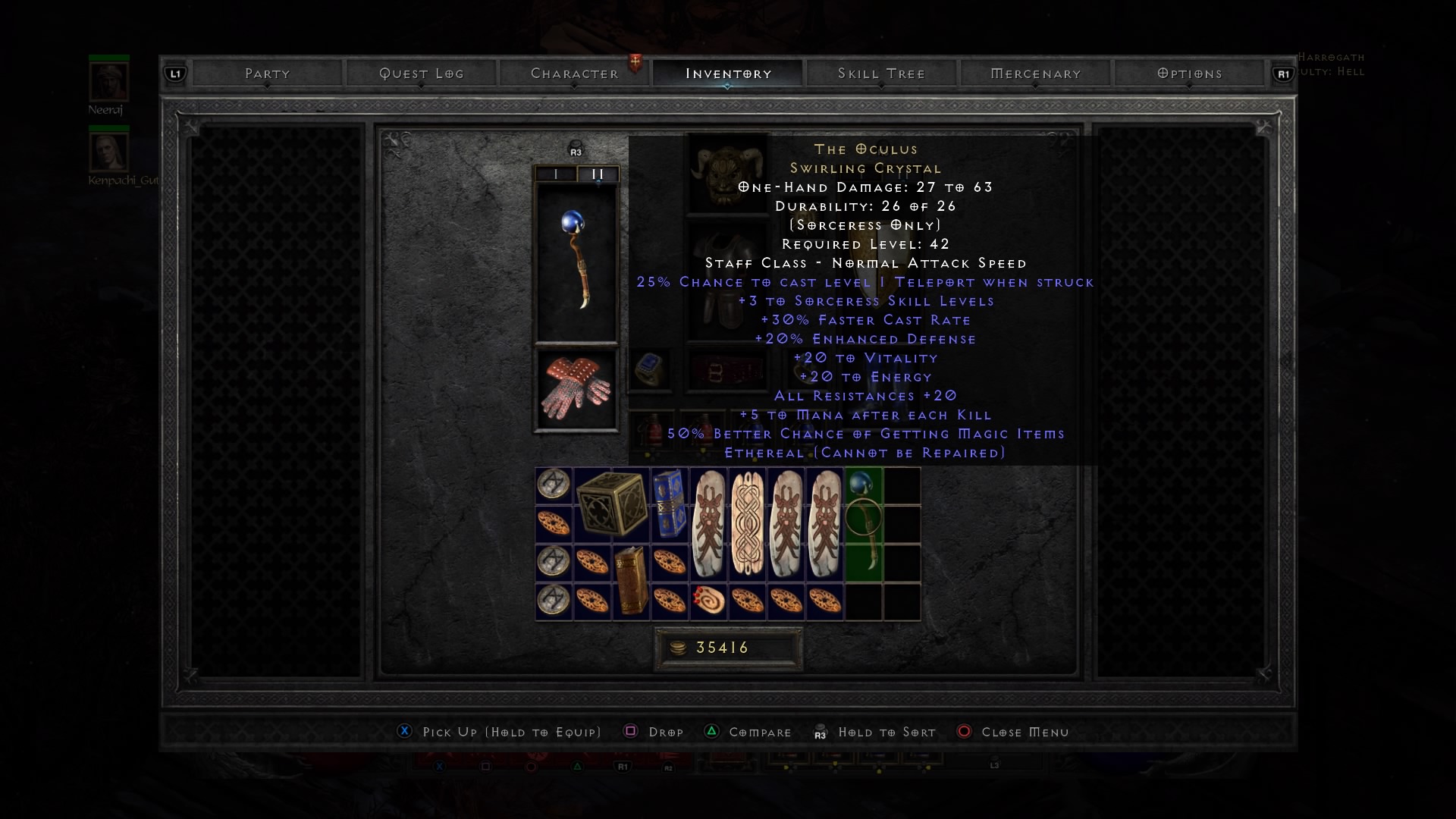Pick the highlighted Oculus orb in inventory
This screenshot has width=1456, height=819.
863,523
